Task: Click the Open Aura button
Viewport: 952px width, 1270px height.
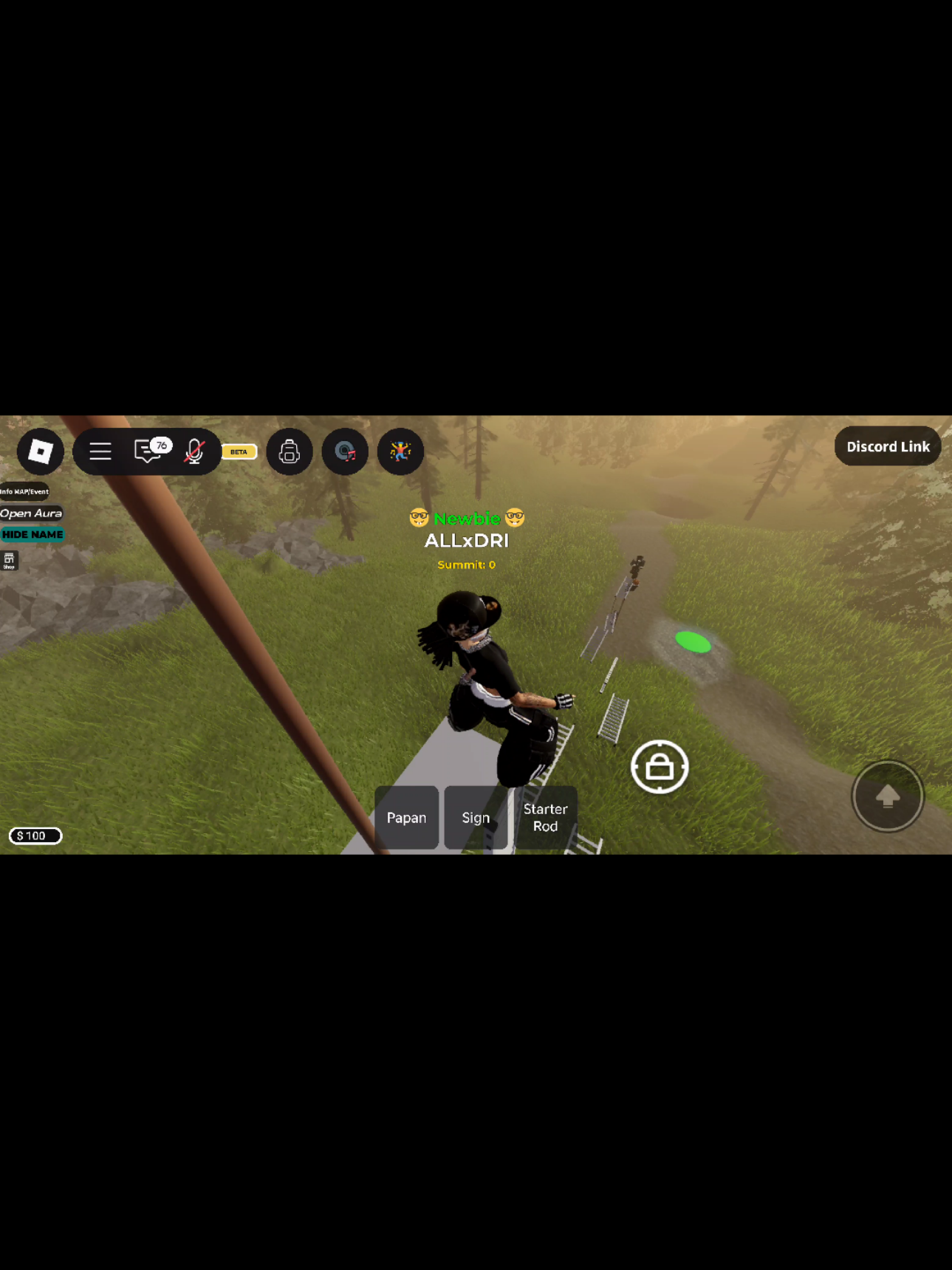Action: coord(30,513)
